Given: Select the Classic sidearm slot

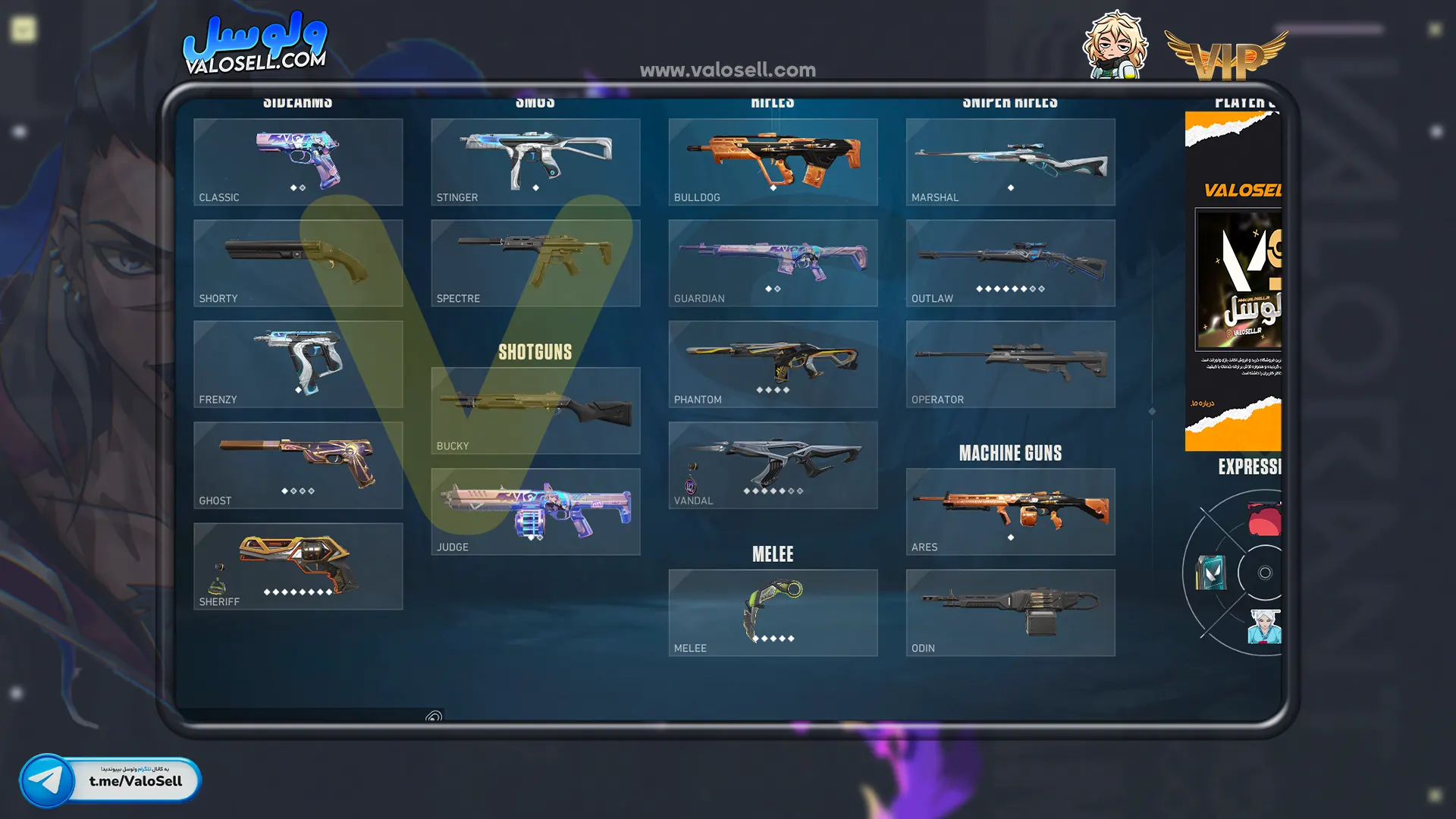Looking at the screenshot, I should 298,162.
